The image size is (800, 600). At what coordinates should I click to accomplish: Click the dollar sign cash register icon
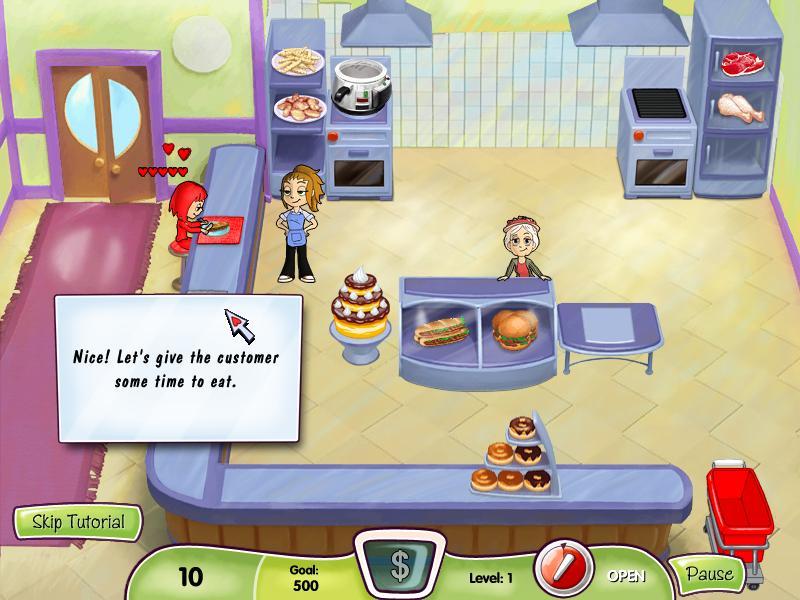click(x=399, y=566)
